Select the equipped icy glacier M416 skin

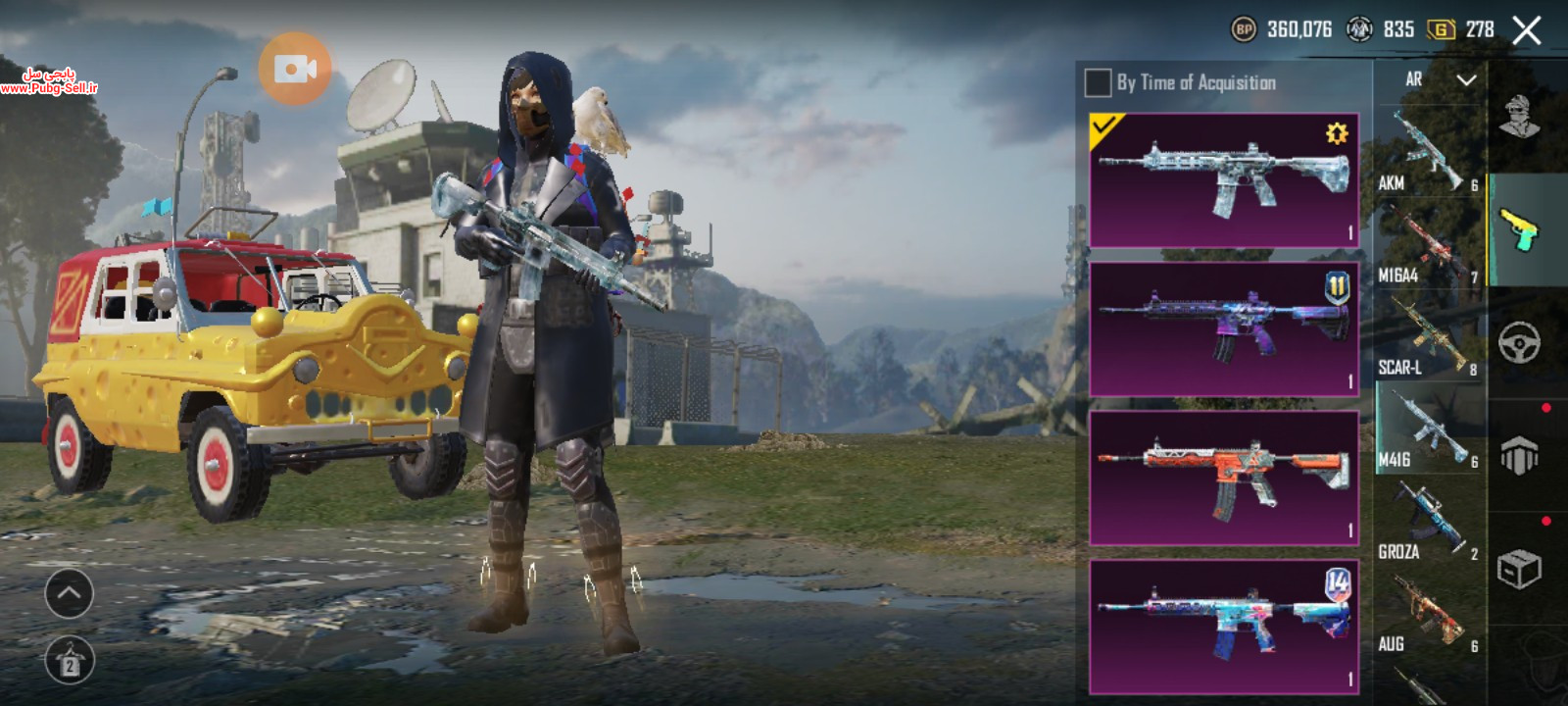point(1223,179)
